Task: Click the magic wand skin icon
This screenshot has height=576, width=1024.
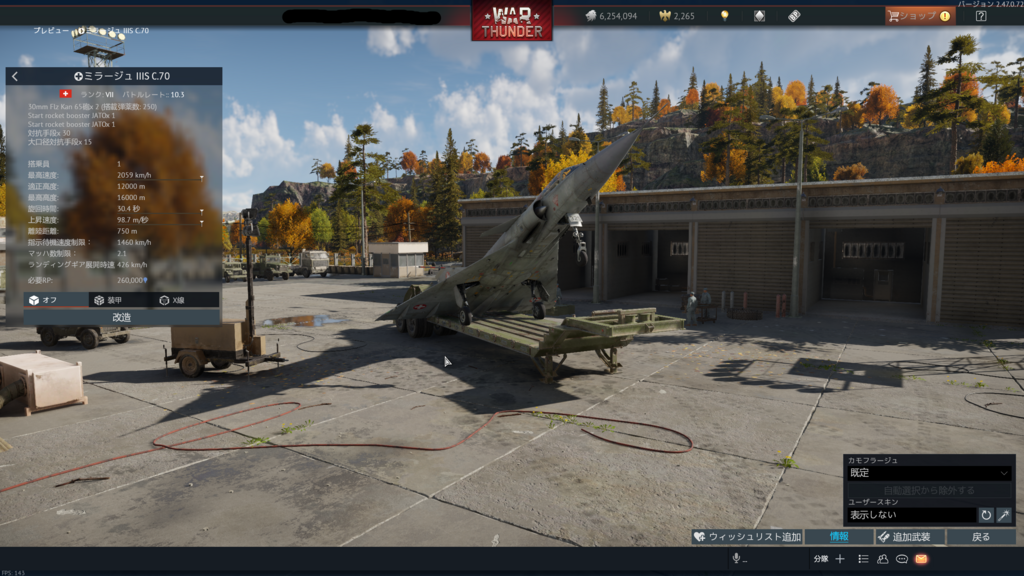Action: (x=1004, y=515)
